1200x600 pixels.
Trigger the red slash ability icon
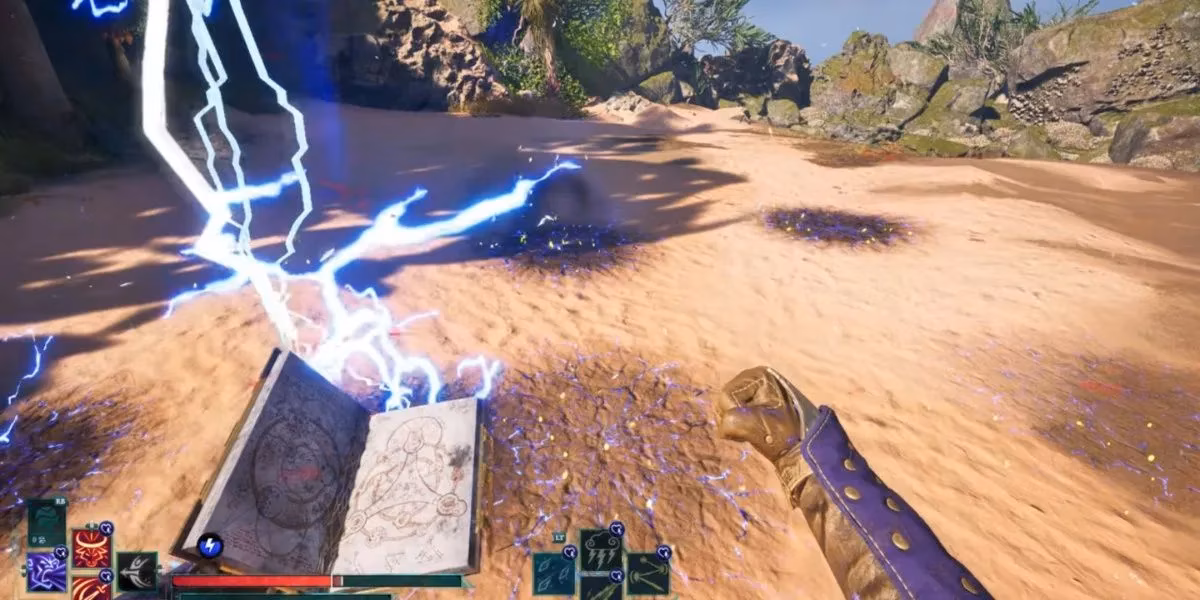coord(91,588)
